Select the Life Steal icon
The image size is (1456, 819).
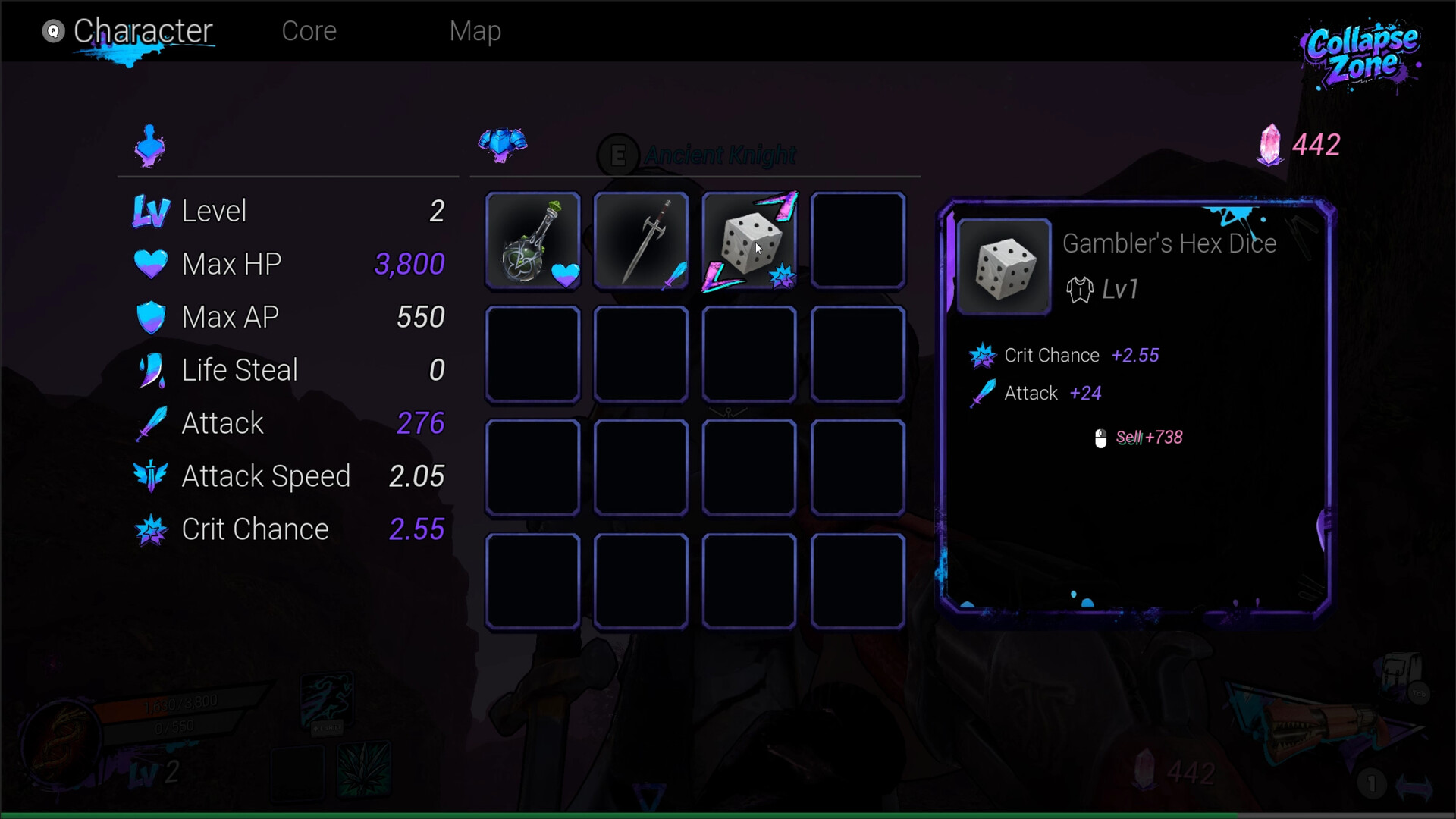pos(151,370)
